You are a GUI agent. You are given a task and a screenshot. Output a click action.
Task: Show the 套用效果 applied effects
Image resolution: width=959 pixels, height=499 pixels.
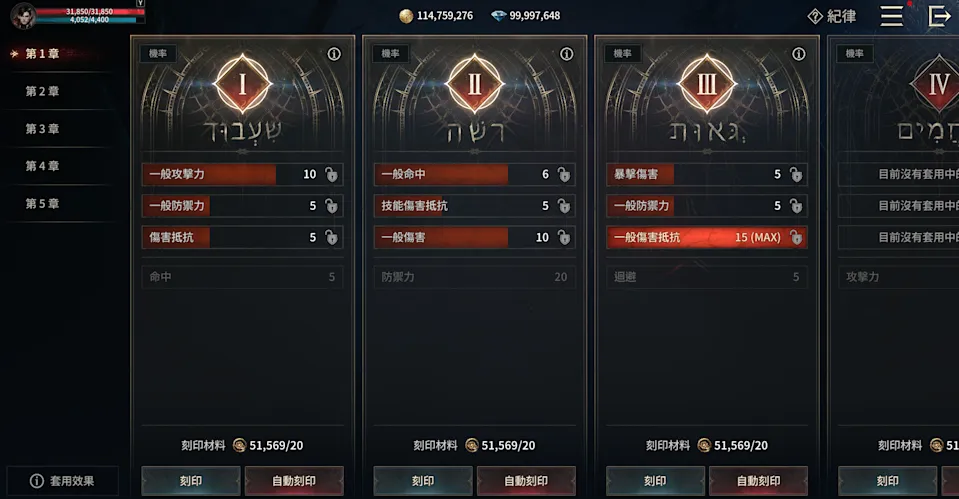click(x=62, y=481)
